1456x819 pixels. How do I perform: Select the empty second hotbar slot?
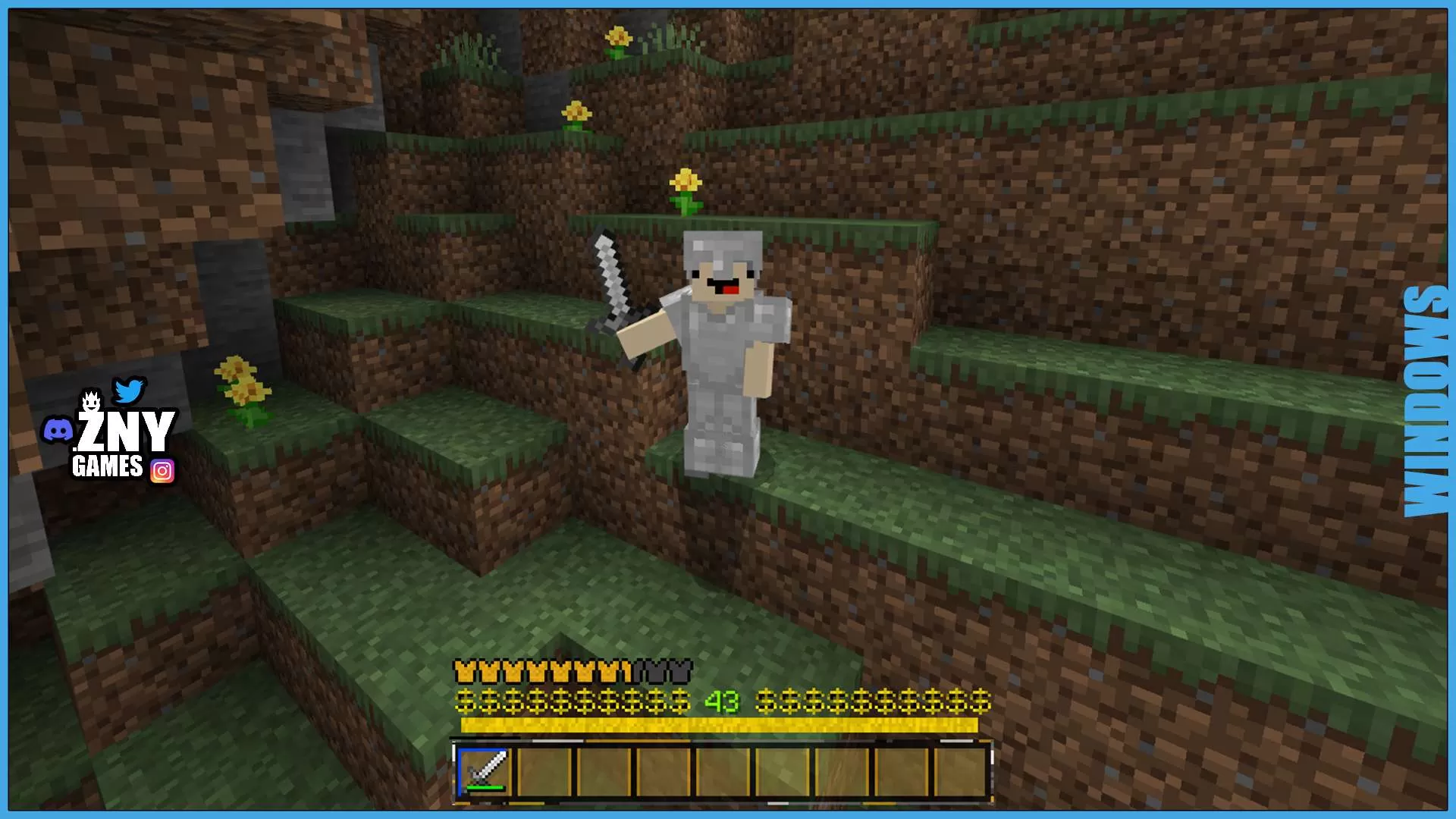[x=545, y=770]
